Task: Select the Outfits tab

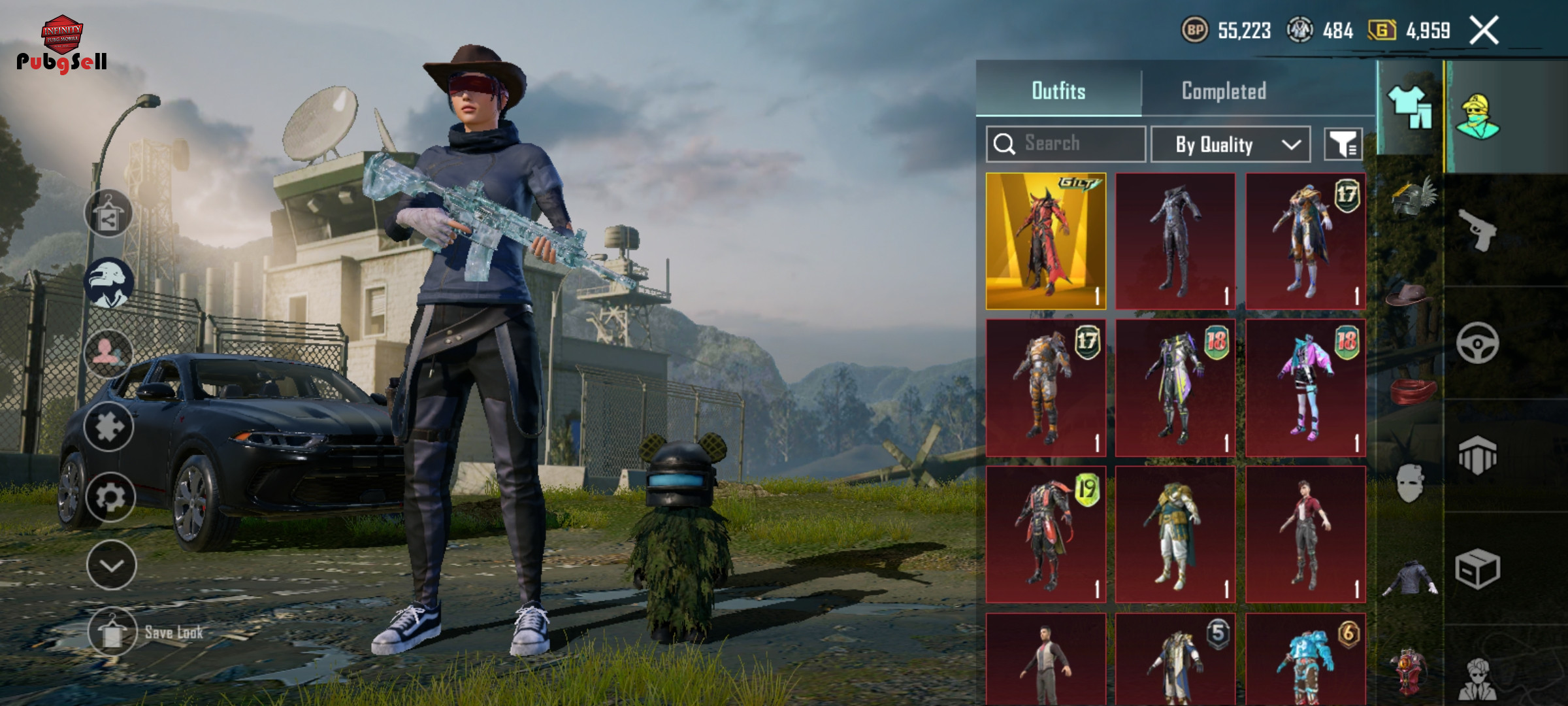Action: 1058,91
